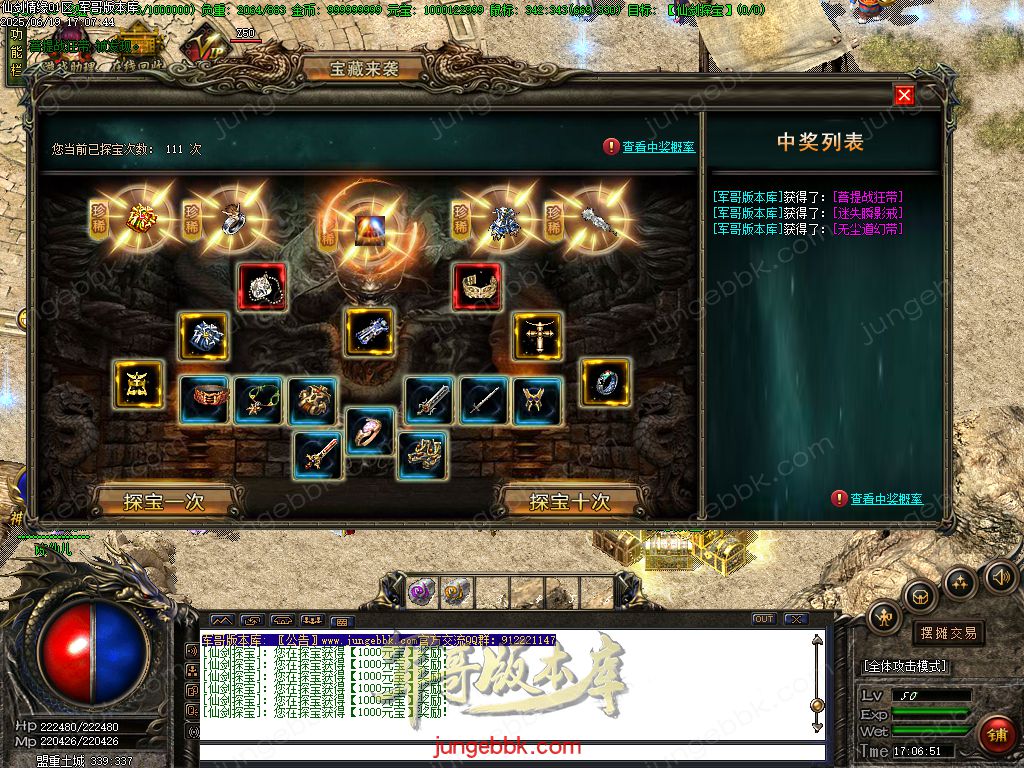Click the 探宝一次 treasure hunt button

click(x=164, y=501)
